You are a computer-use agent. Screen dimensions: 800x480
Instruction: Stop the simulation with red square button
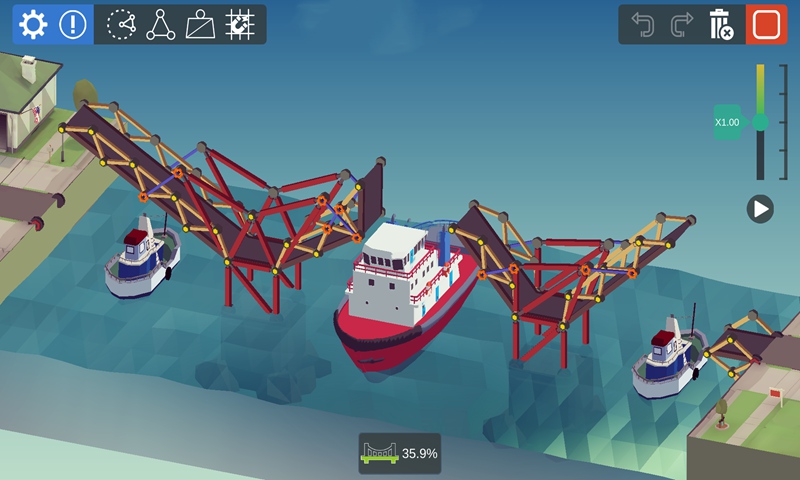click(x=765, y=25)
